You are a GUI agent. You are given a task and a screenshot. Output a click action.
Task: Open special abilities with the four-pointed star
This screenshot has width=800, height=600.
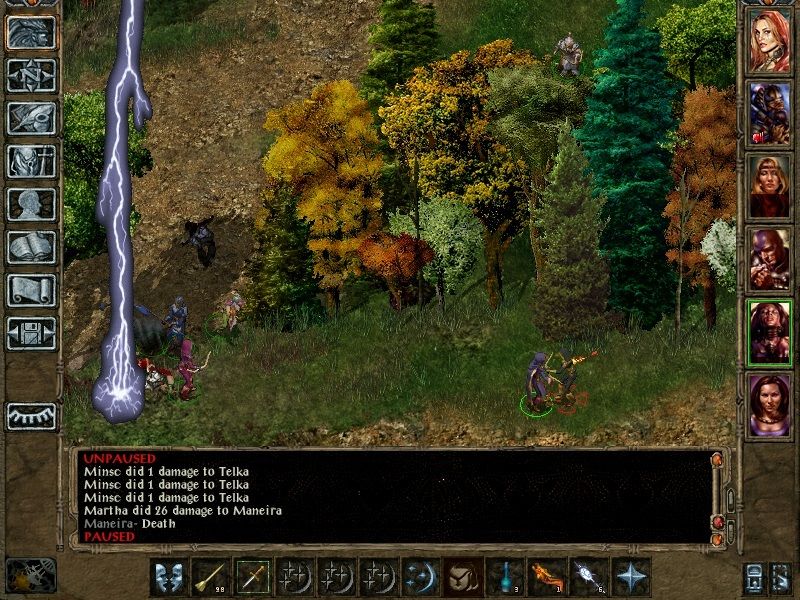pyautogui.click(x=630, y=577)
